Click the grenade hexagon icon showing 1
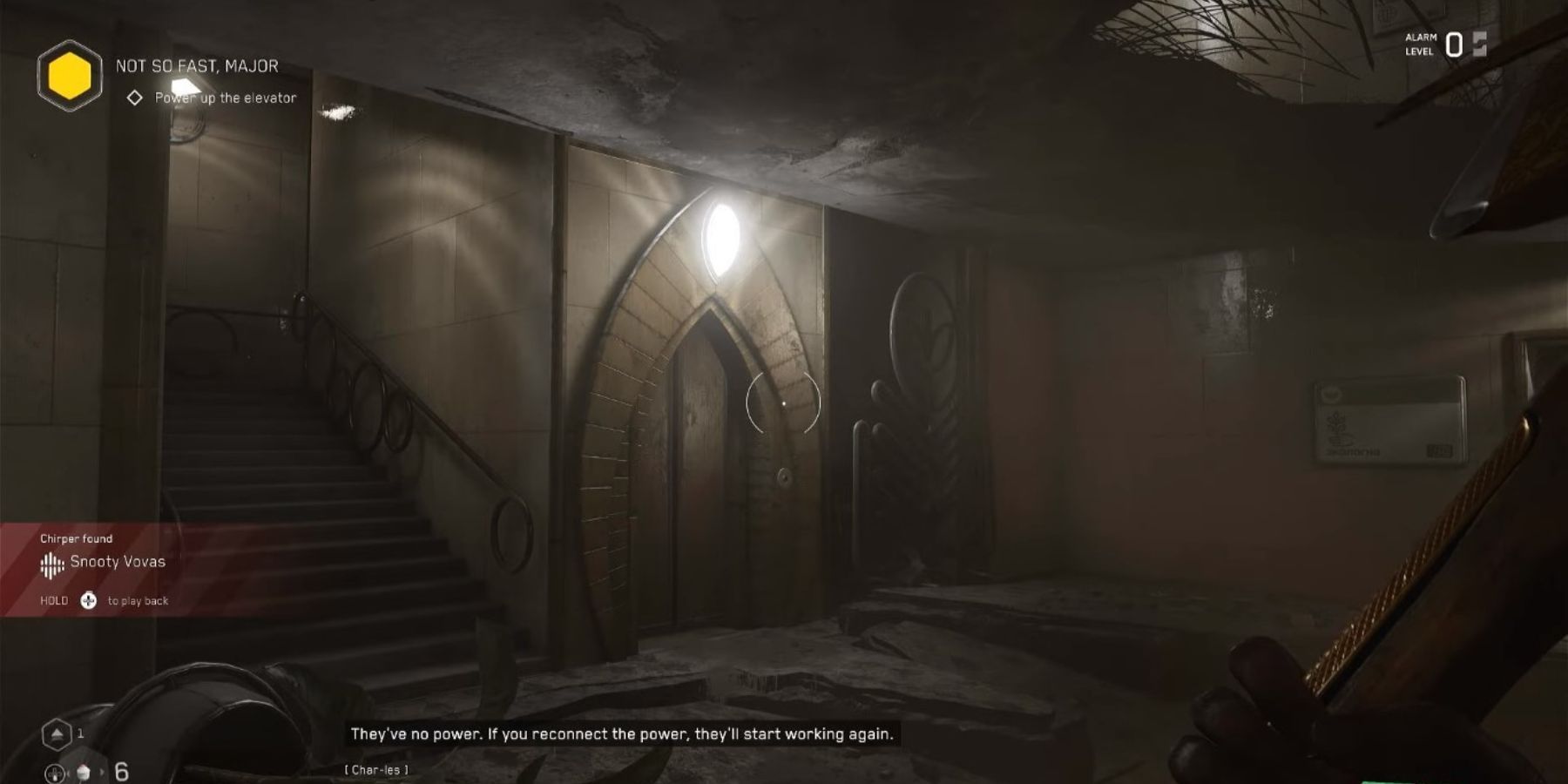1568x784 pixels. (x=57, y=733)
